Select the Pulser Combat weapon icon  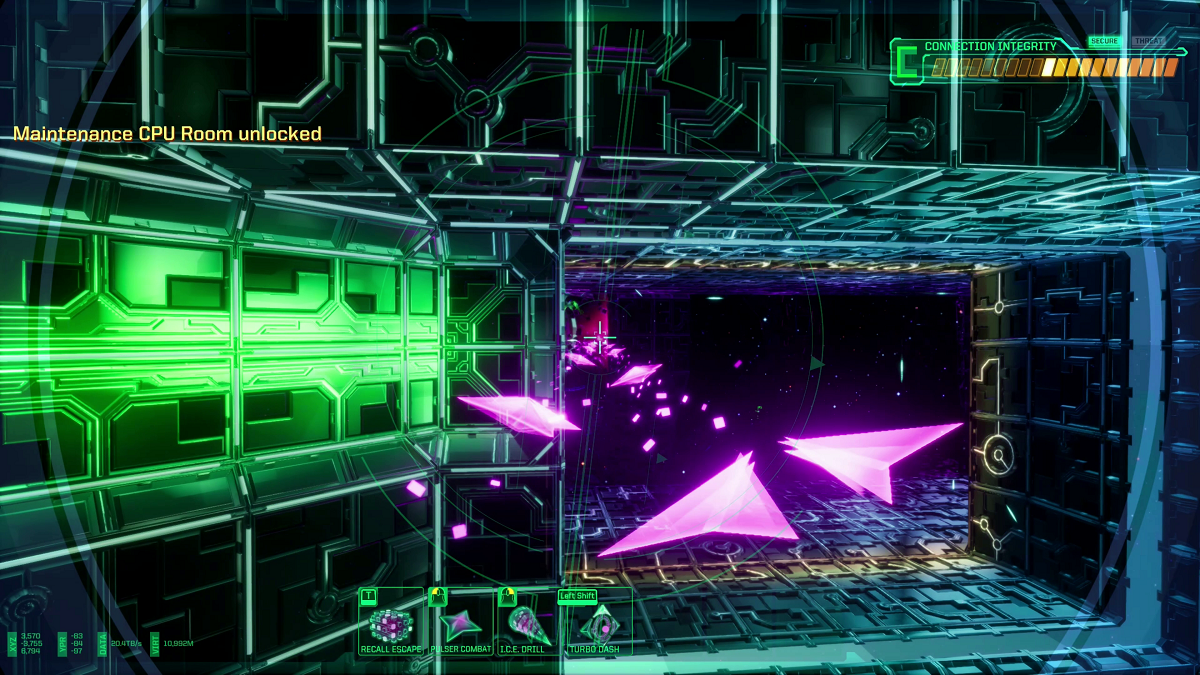461,626
